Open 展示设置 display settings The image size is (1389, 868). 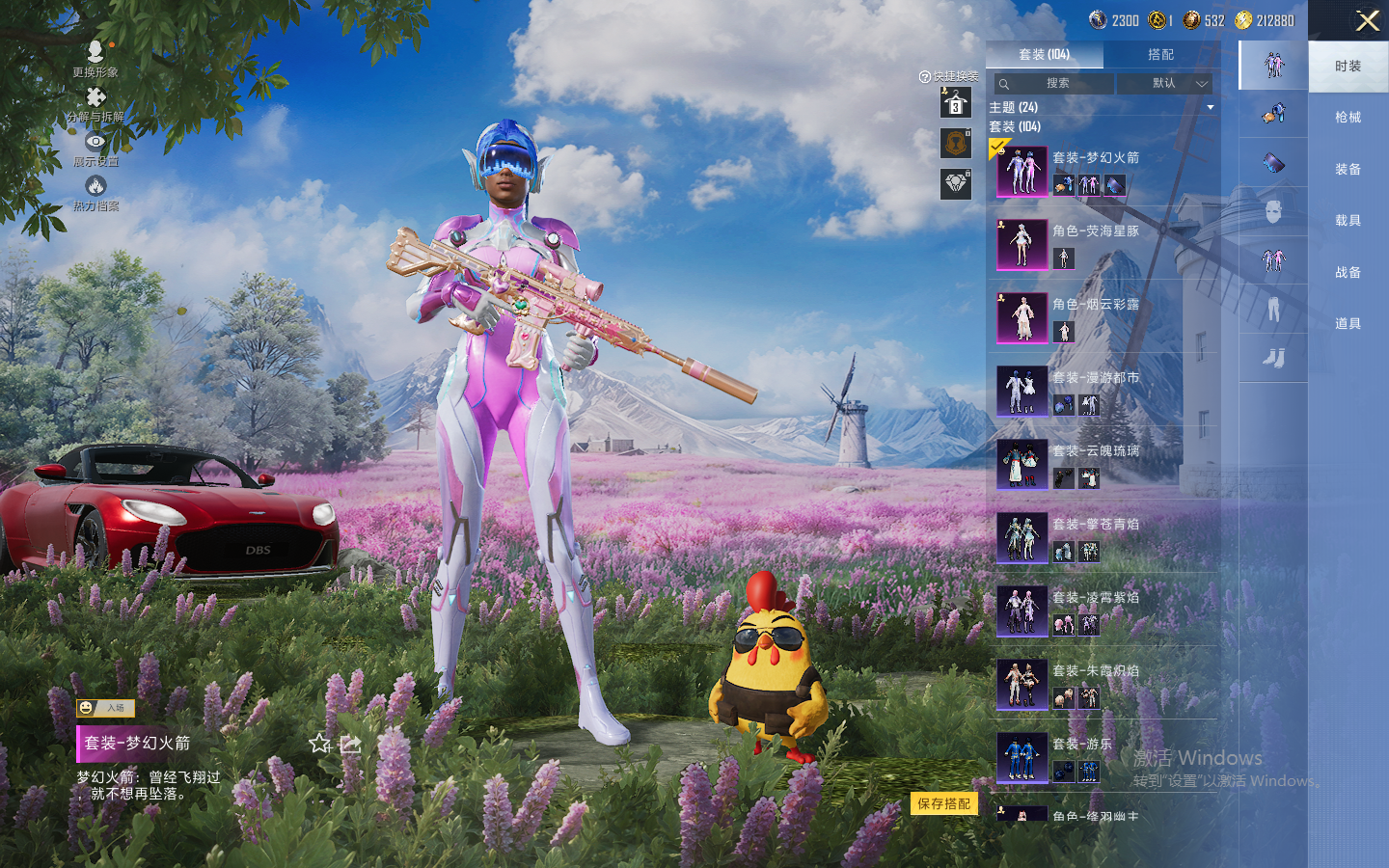[x=95, y=149]
